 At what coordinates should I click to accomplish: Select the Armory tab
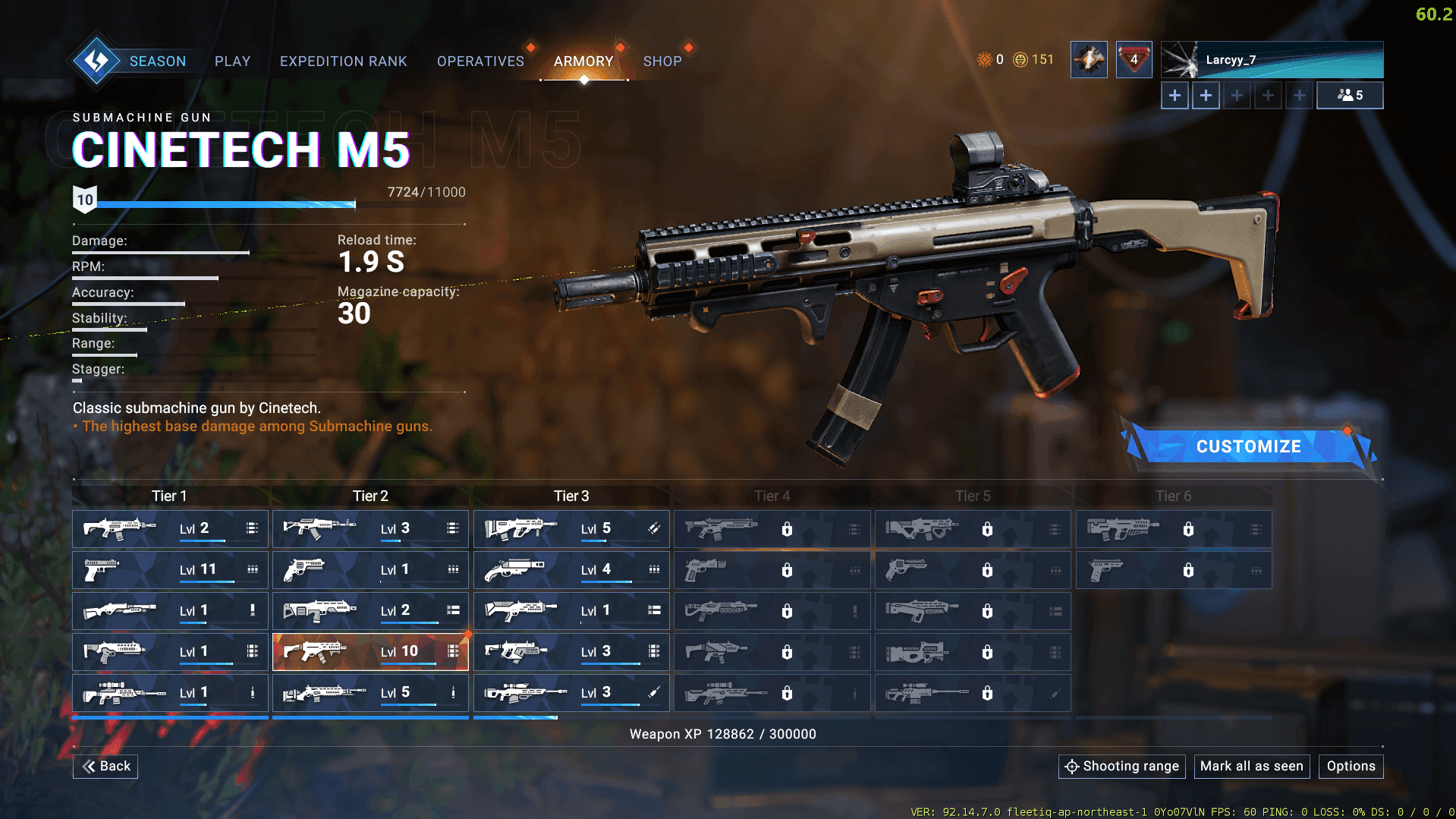pyautogui.click(x=583, y=61)
